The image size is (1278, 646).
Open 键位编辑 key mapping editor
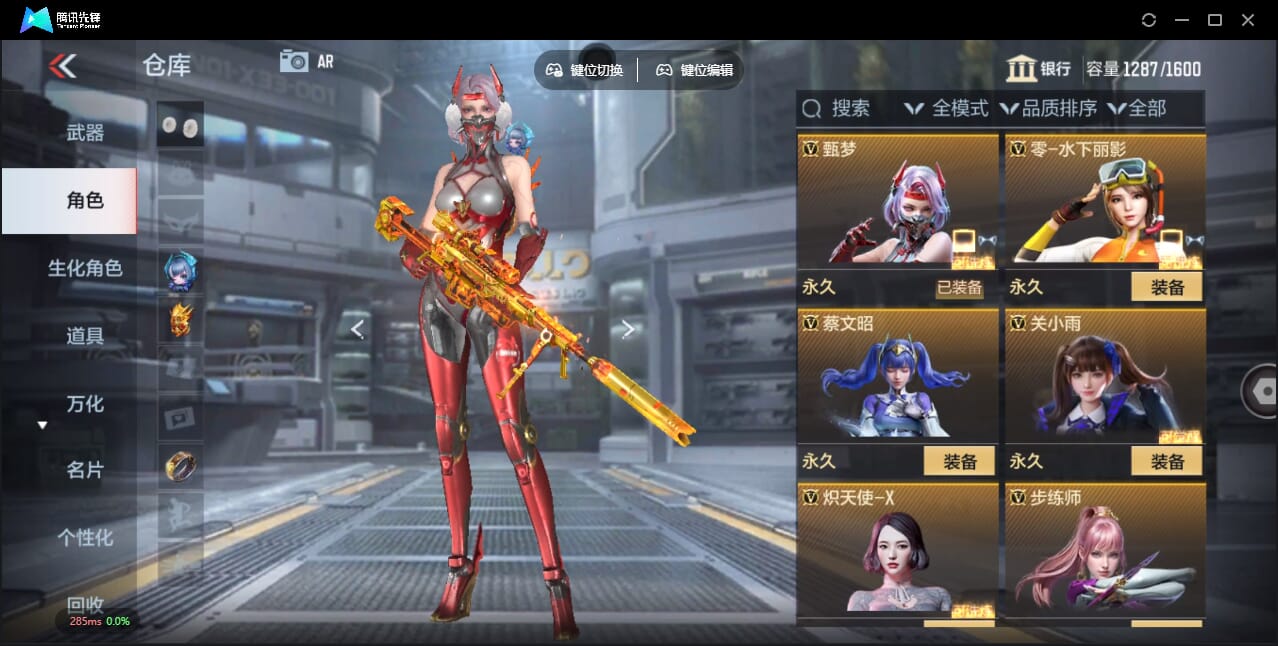click(x=695, y=70)
